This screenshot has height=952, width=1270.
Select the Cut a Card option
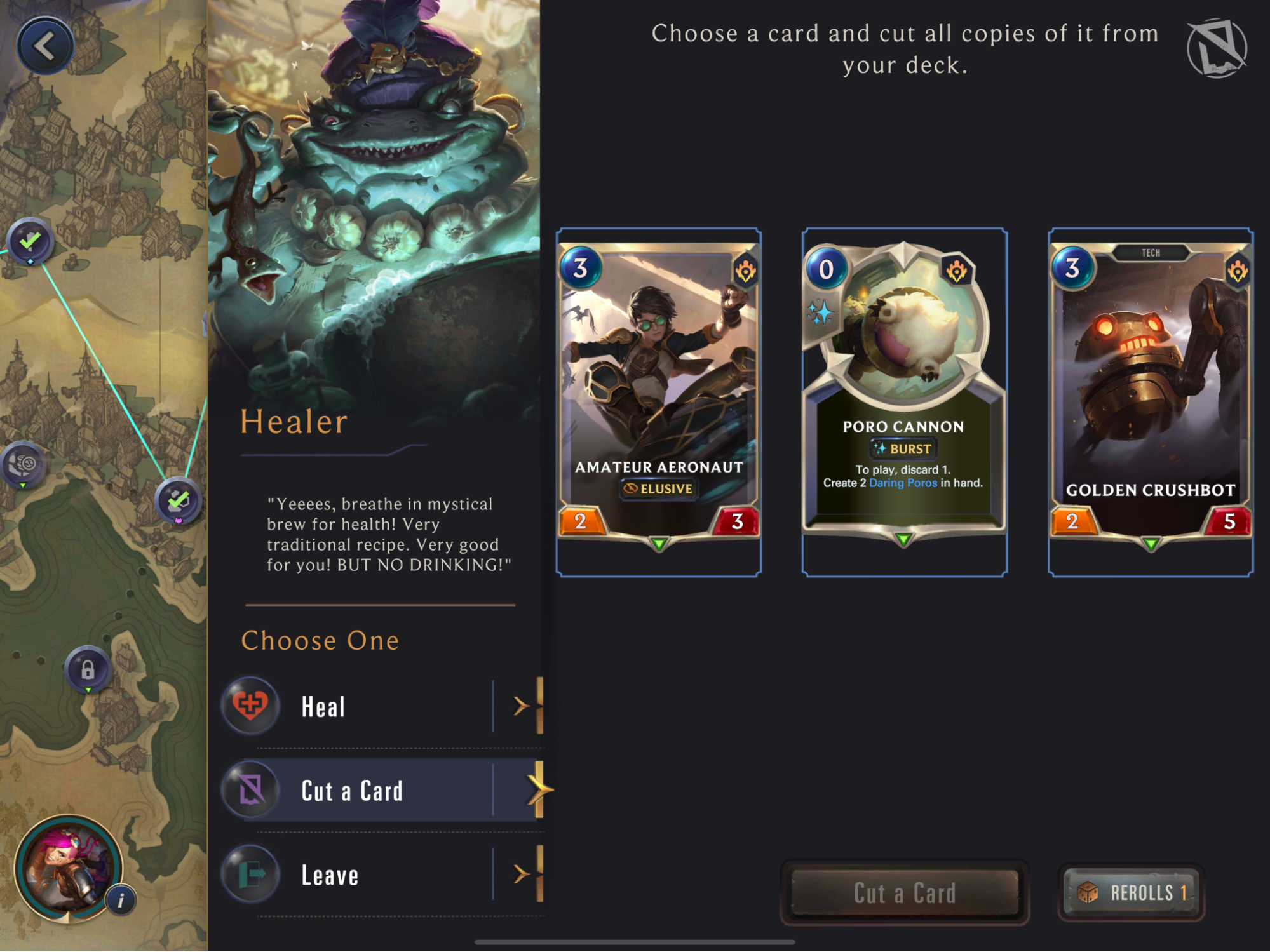[x=381, y=791]
